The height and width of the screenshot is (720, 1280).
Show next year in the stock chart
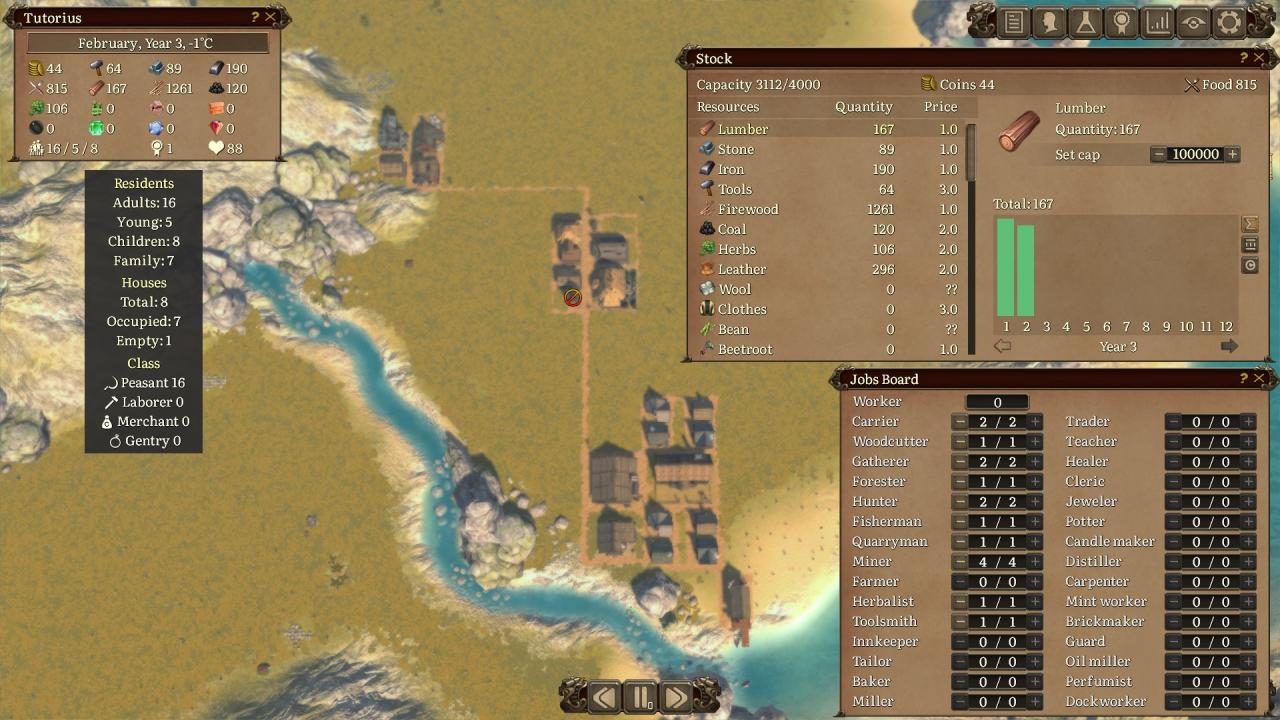1229,346
